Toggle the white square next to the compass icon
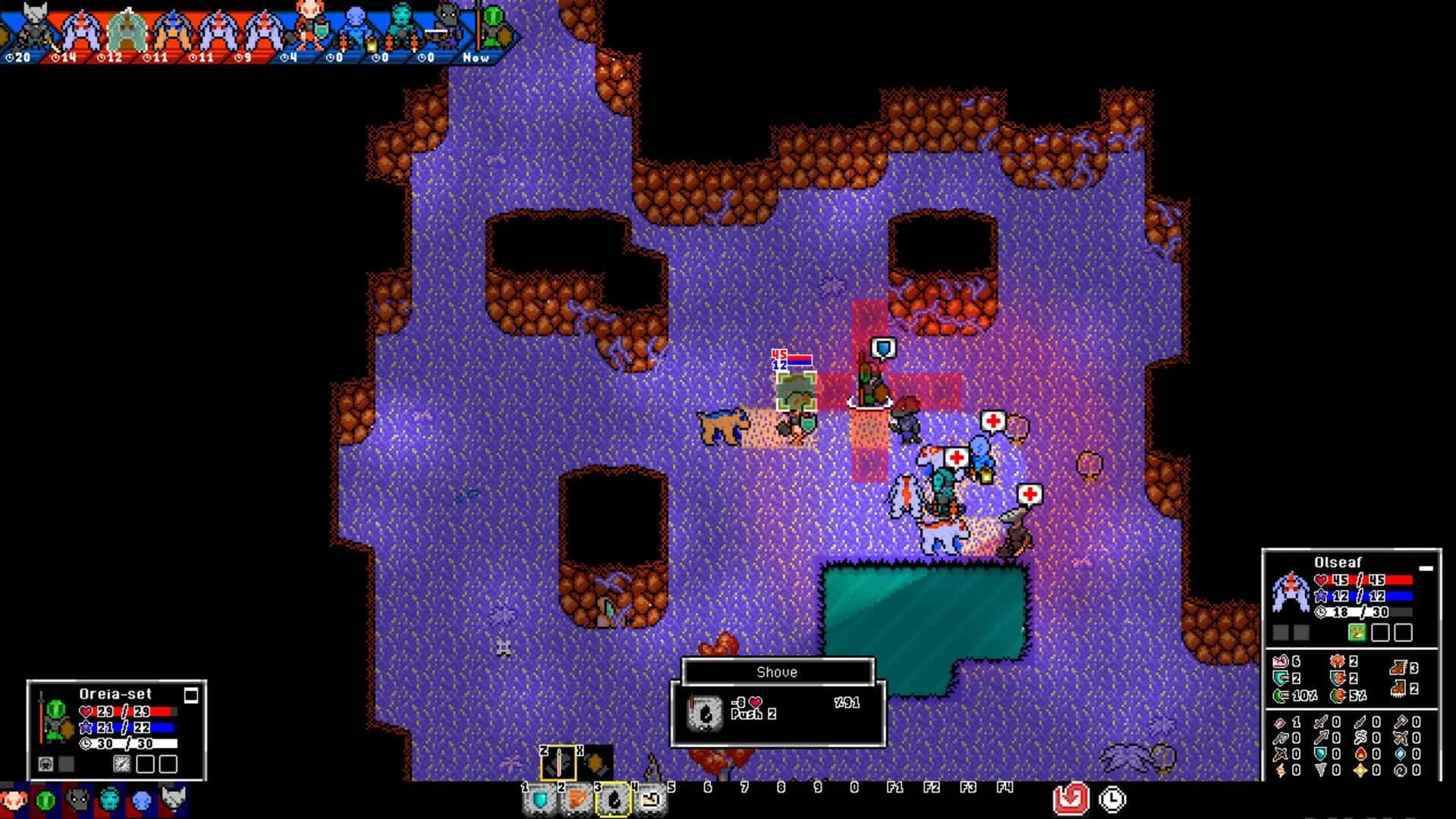Viewport: 1456px width, 819px height. 145,765
